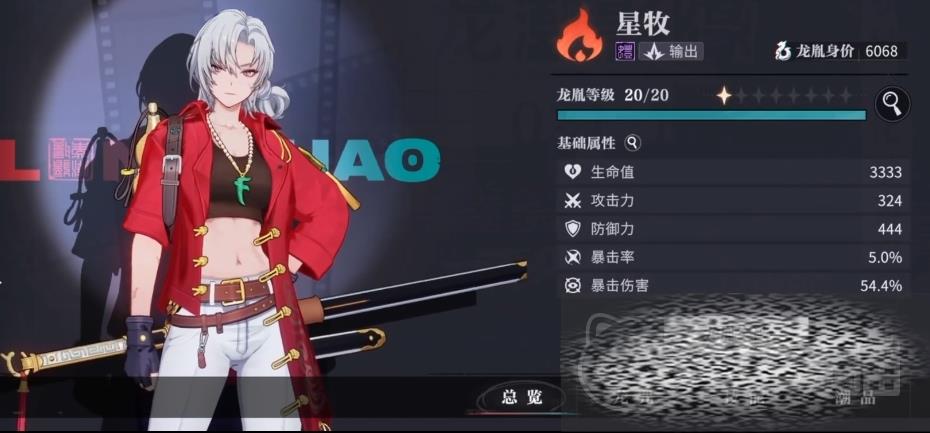The height and width of the screenshot is (433, 930).
Task: Click the fire element flame icon
Action: coord(580,36)
